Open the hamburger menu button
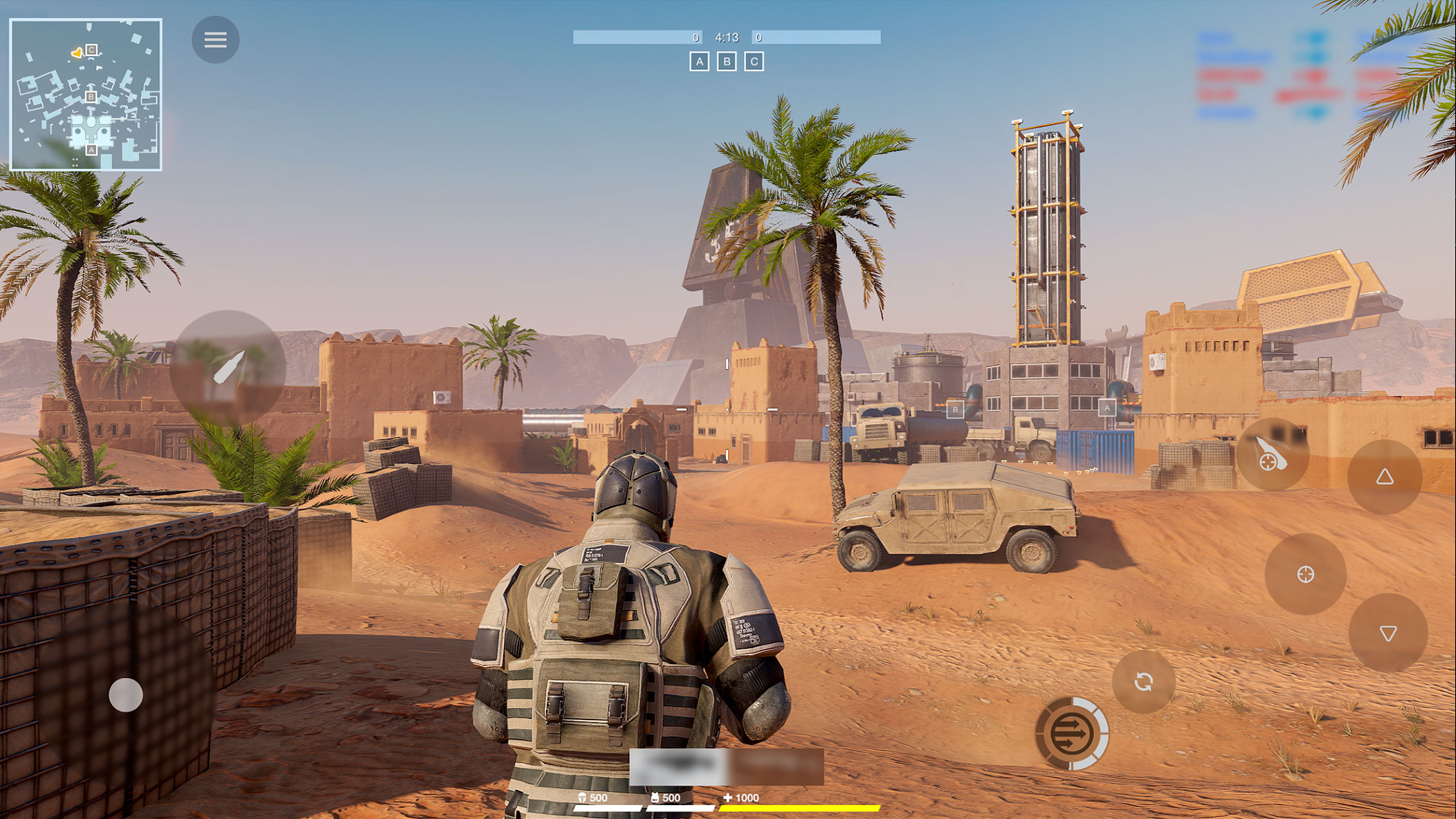Image resolution: width=1456 pixels, height=819 pixels. [x=215, y=39]
